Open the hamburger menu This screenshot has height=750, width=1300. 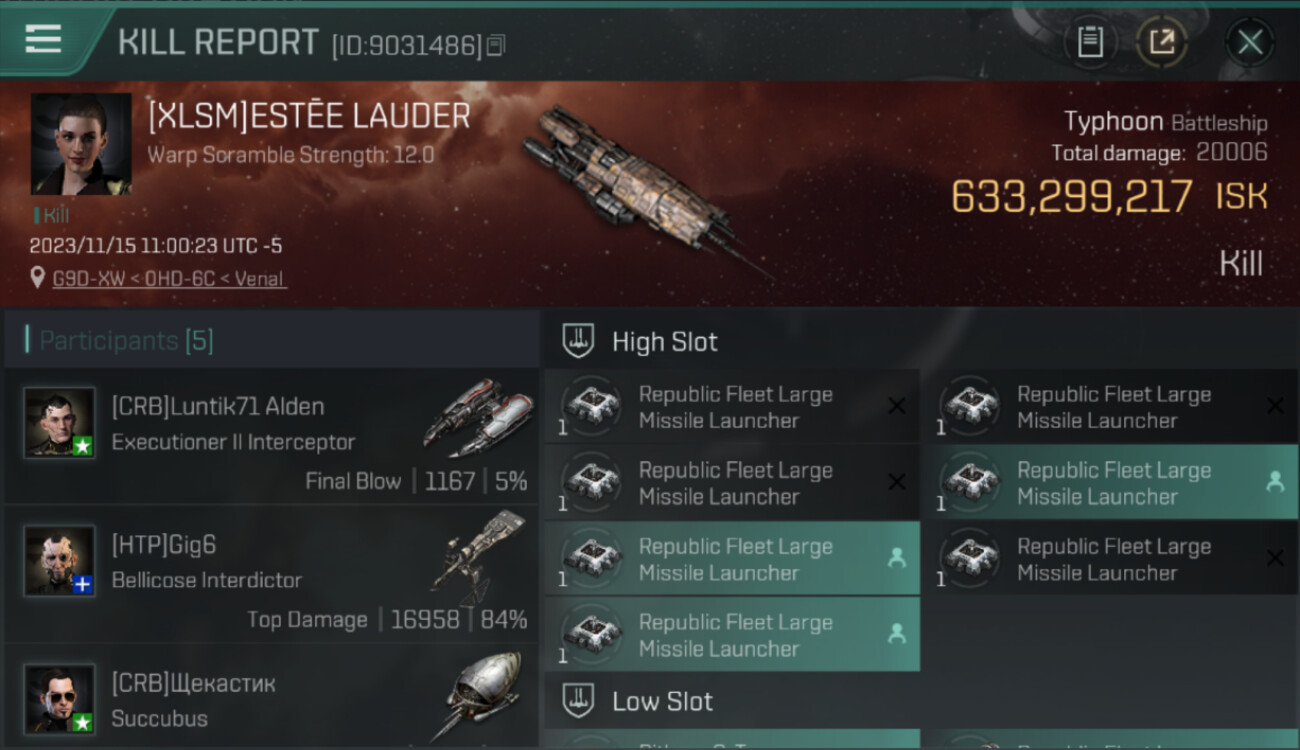pyautogui.click(x=43, y=39)
